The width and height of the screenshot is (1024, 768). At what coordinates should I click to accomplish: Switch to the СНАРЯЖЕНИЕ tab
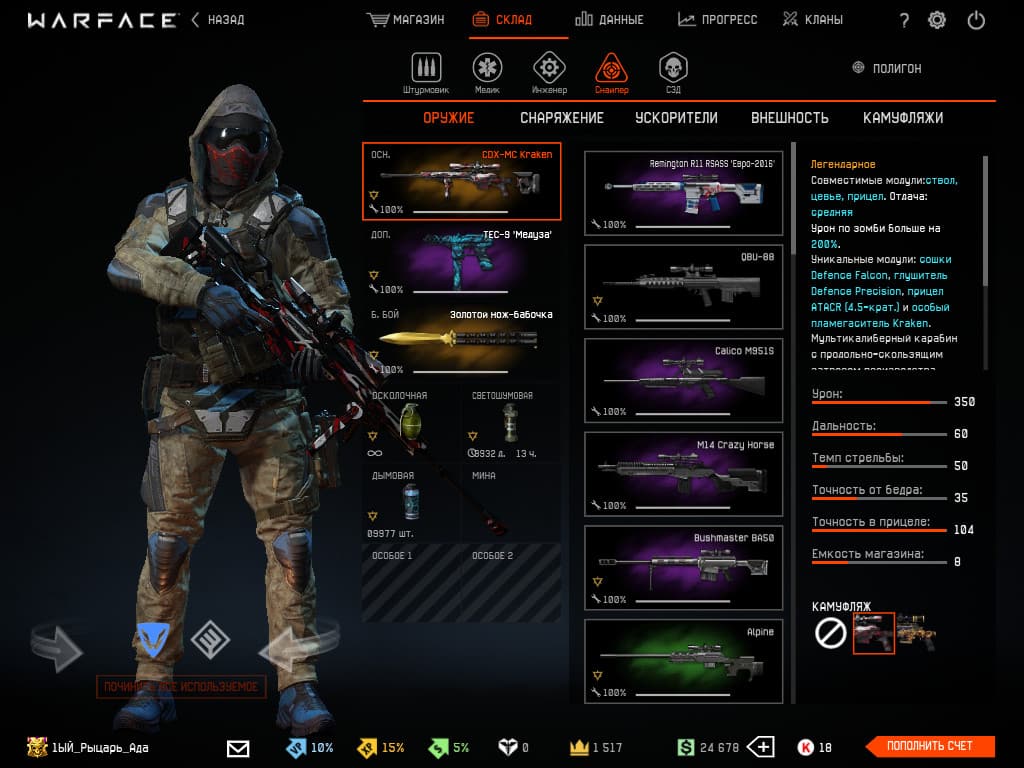(562, 118)
